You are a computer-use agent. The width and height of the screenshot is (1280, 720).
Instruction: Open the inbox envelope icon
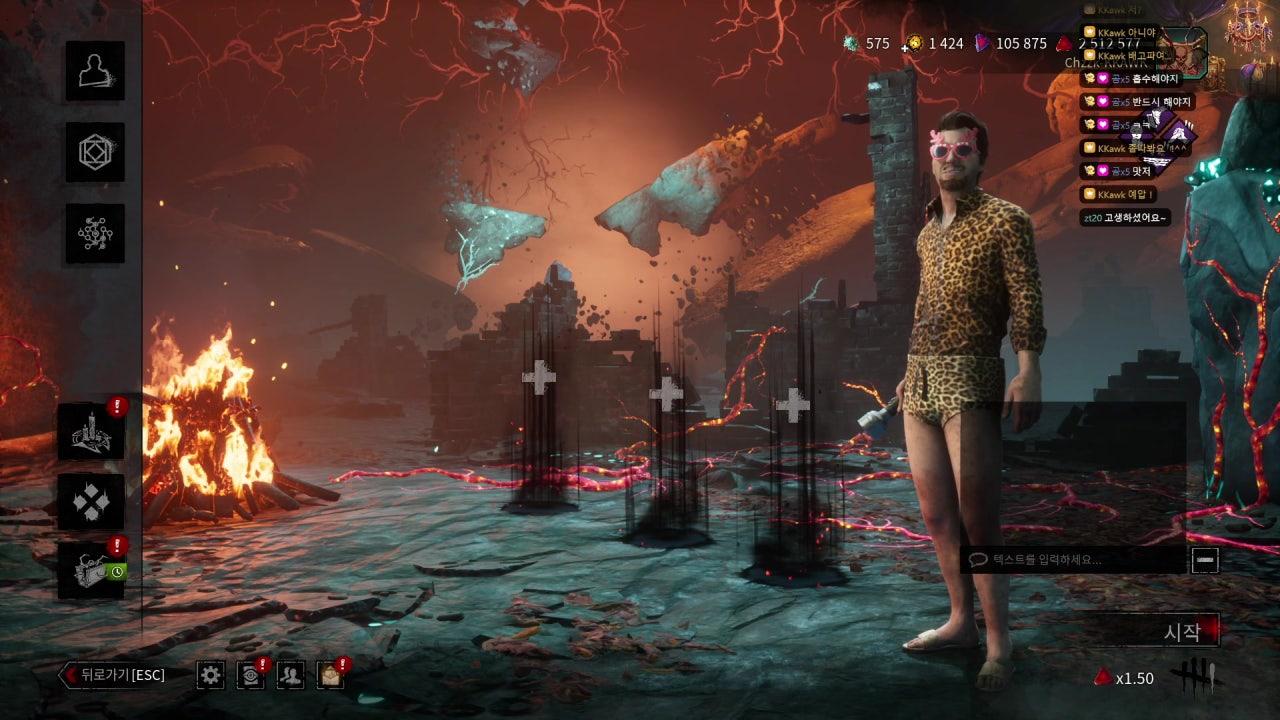(330, 675)
